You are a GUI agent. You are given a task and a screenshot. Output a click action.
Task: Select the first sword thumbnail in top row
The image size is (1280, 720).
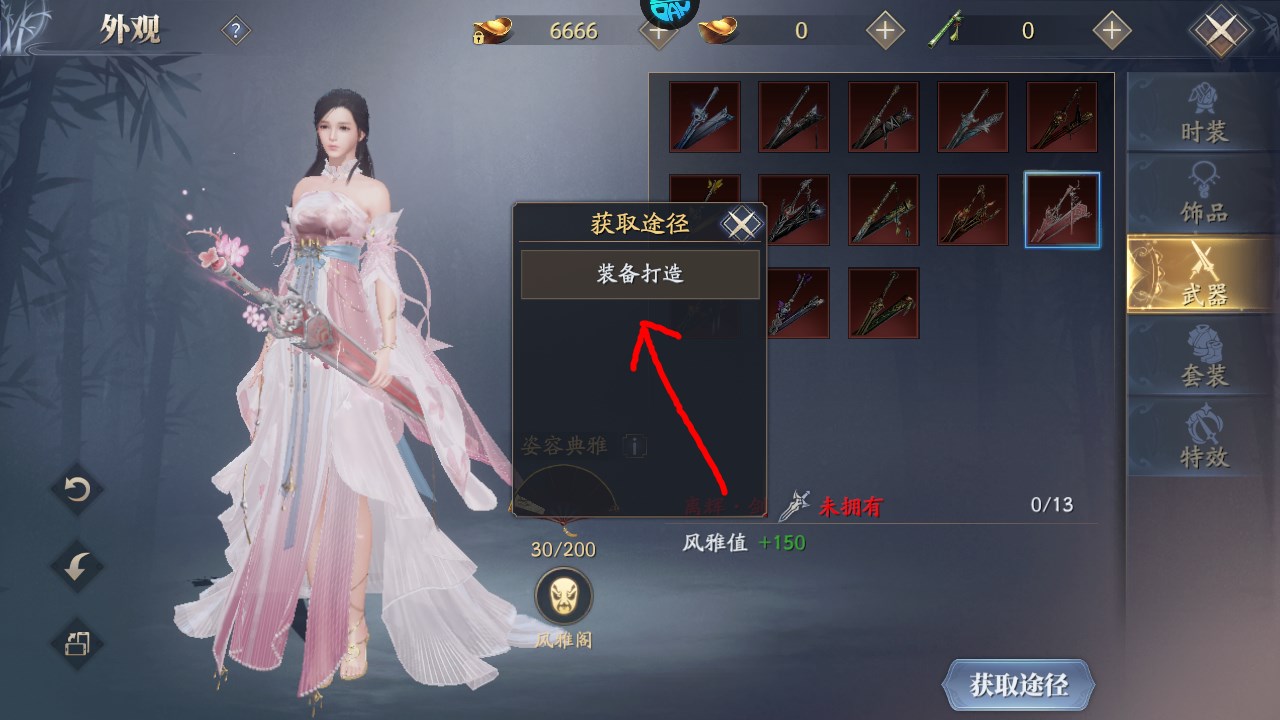(x=704, y=117)
